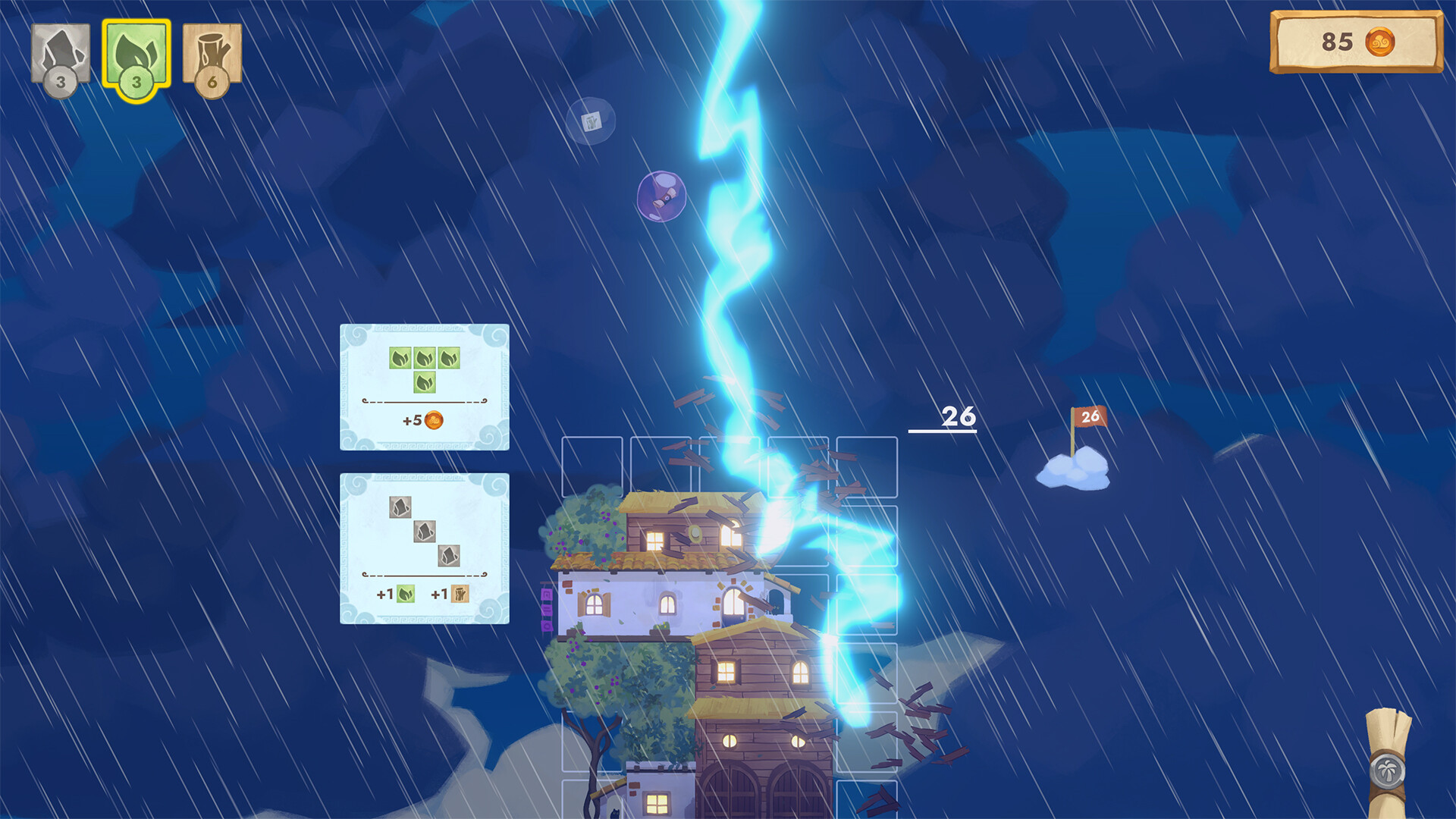1456x819 pixels.
Task: Pop the small wood bubble near the lightning
Action: pos(591,121)
